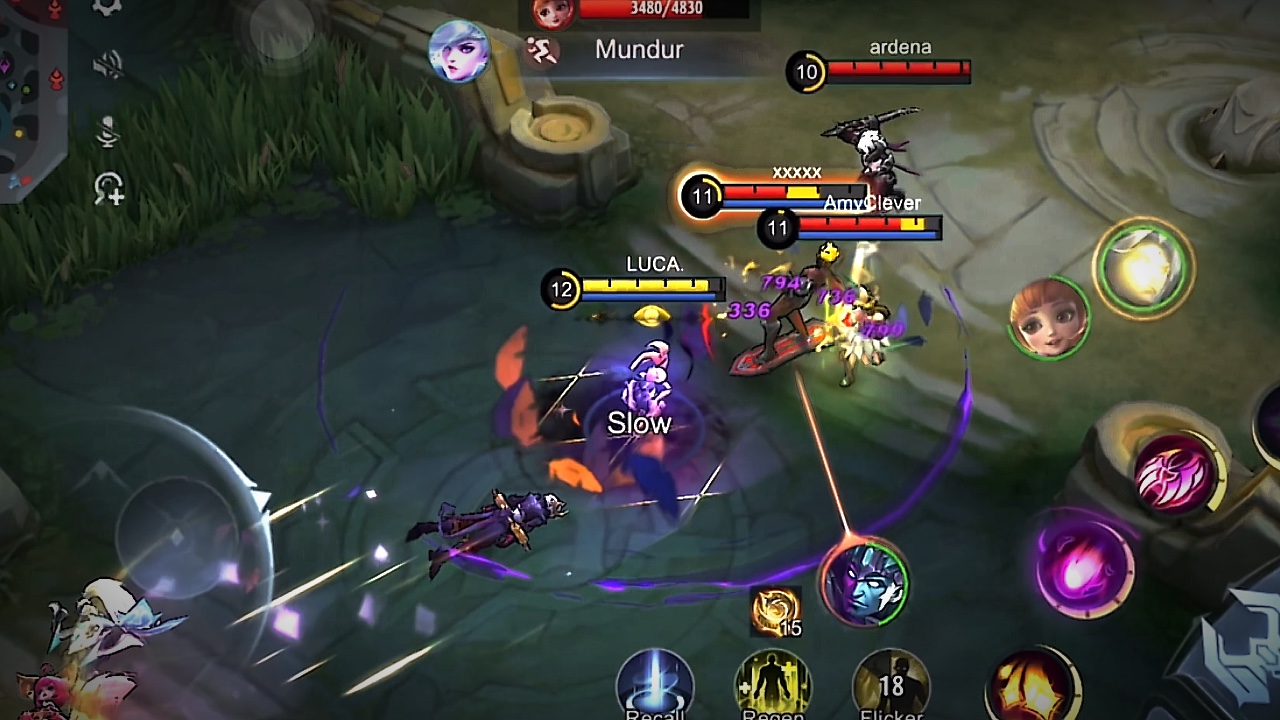Use the golden swirl item with 15
The width and height of the screenshot is (1280, 720).
pyautogui.click(x=776, y=612)
